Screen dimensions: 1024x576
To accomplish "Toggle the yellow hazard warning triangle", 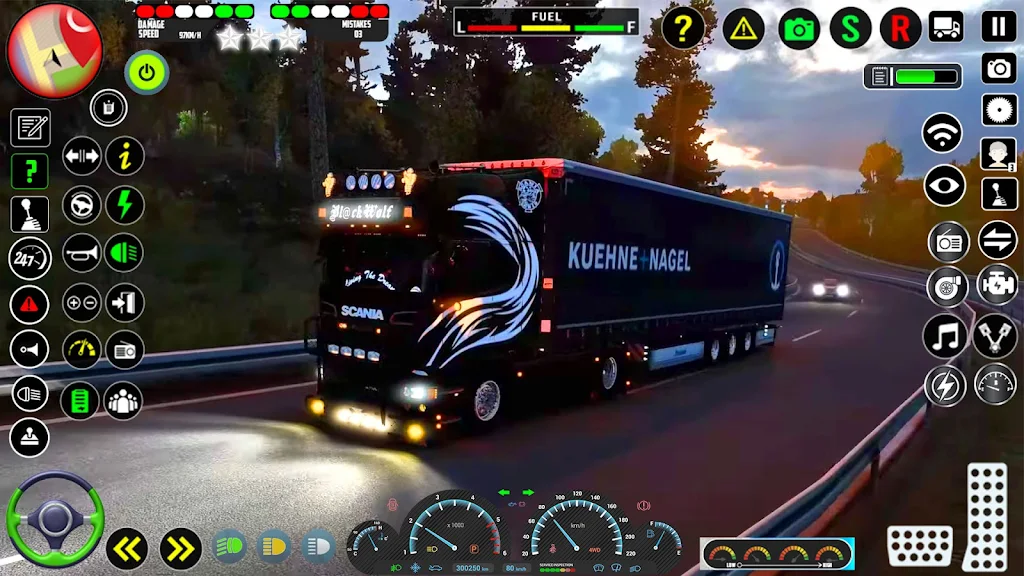I will coord(743,28).
